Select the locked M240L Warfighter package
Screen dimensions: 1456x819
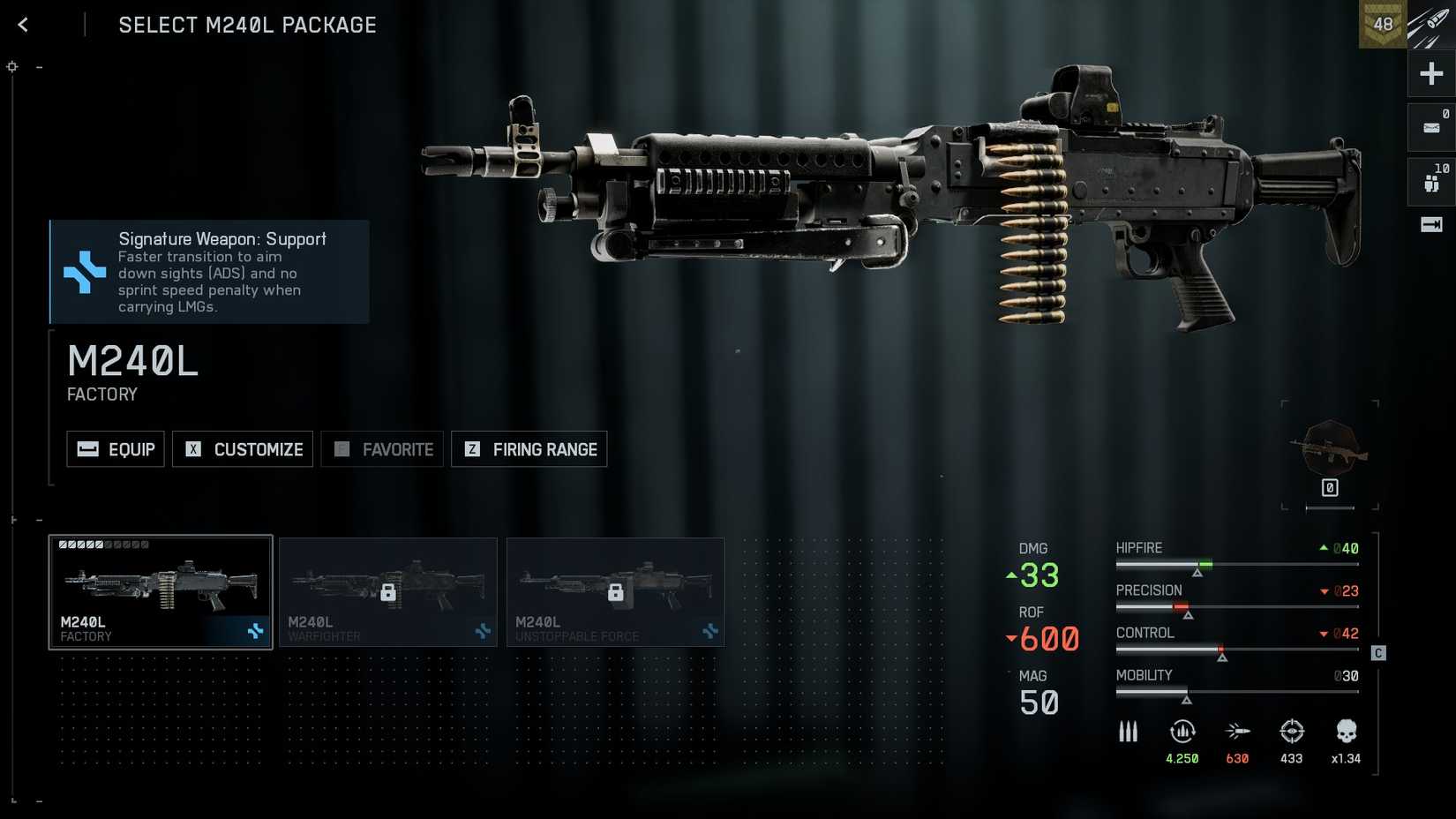tap(388, 592)
